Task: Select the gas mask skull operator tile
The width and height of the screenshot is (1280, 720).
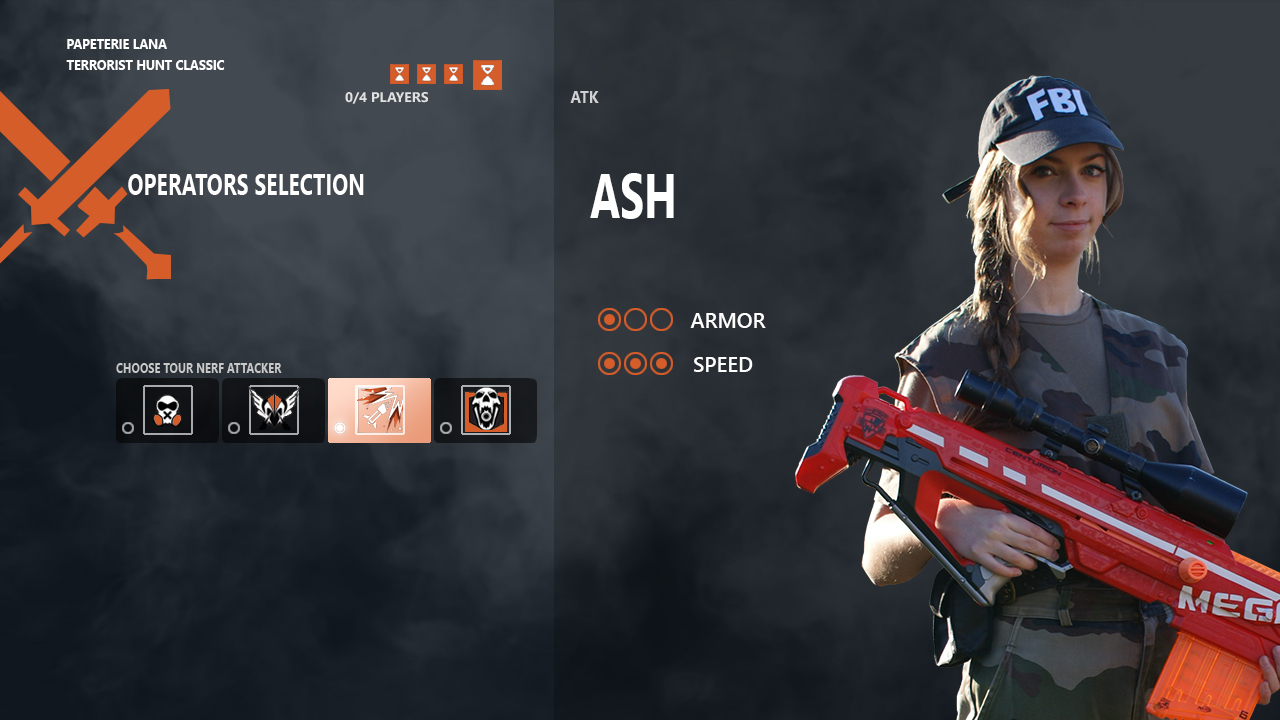Action: (167, 410)
